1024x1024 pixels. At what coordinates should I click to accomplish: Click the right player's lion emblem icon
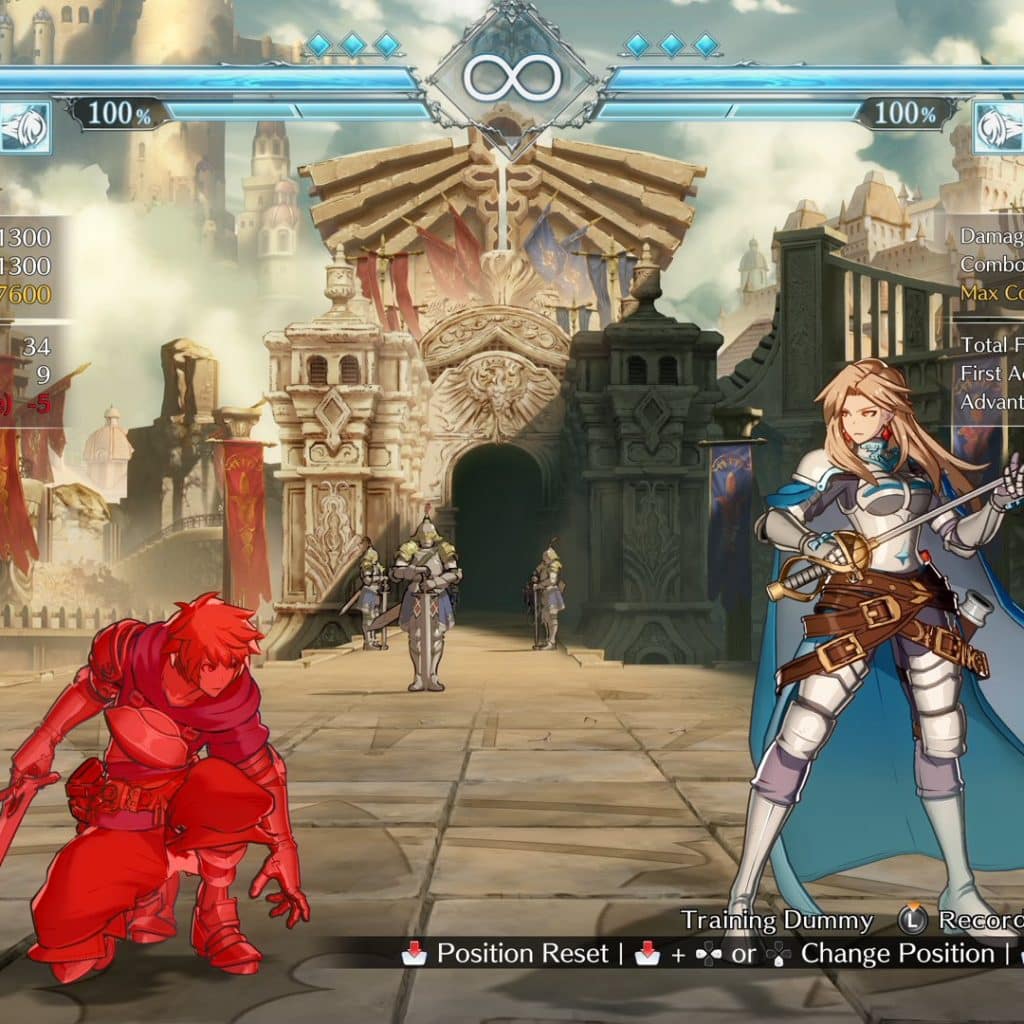click(x=999, y=128)
